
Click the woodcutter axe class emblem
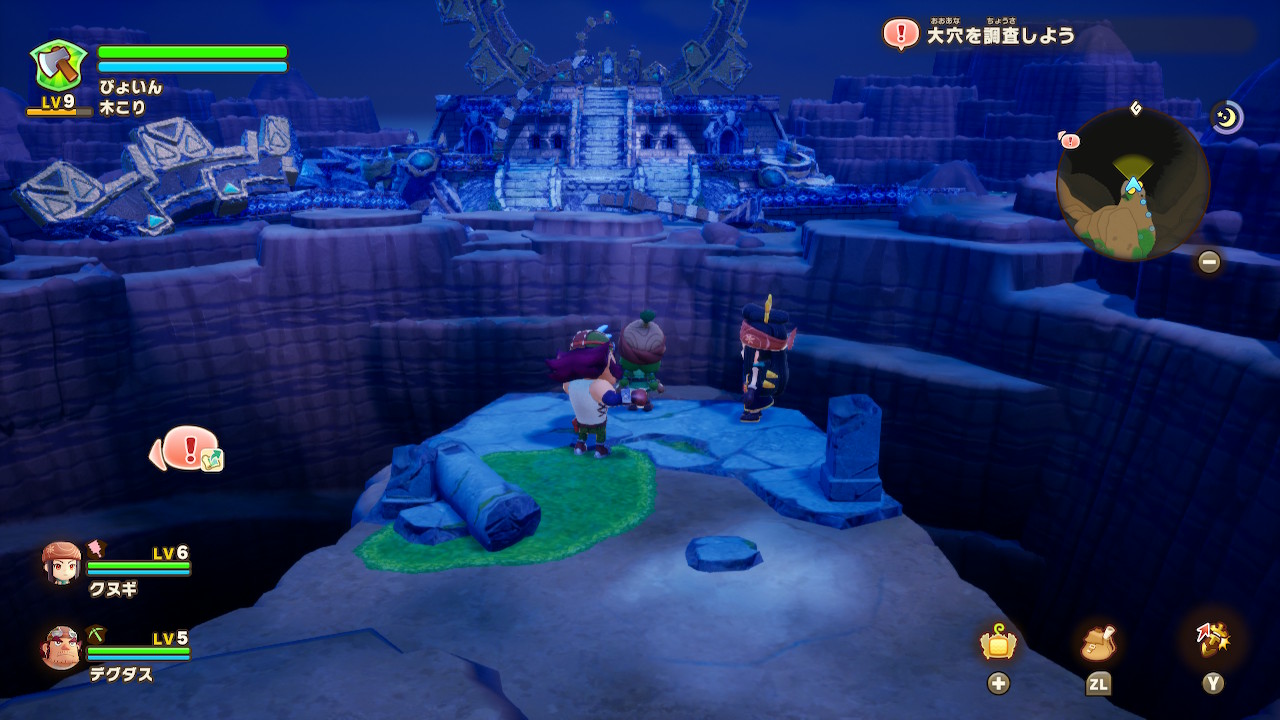point(57,66)
